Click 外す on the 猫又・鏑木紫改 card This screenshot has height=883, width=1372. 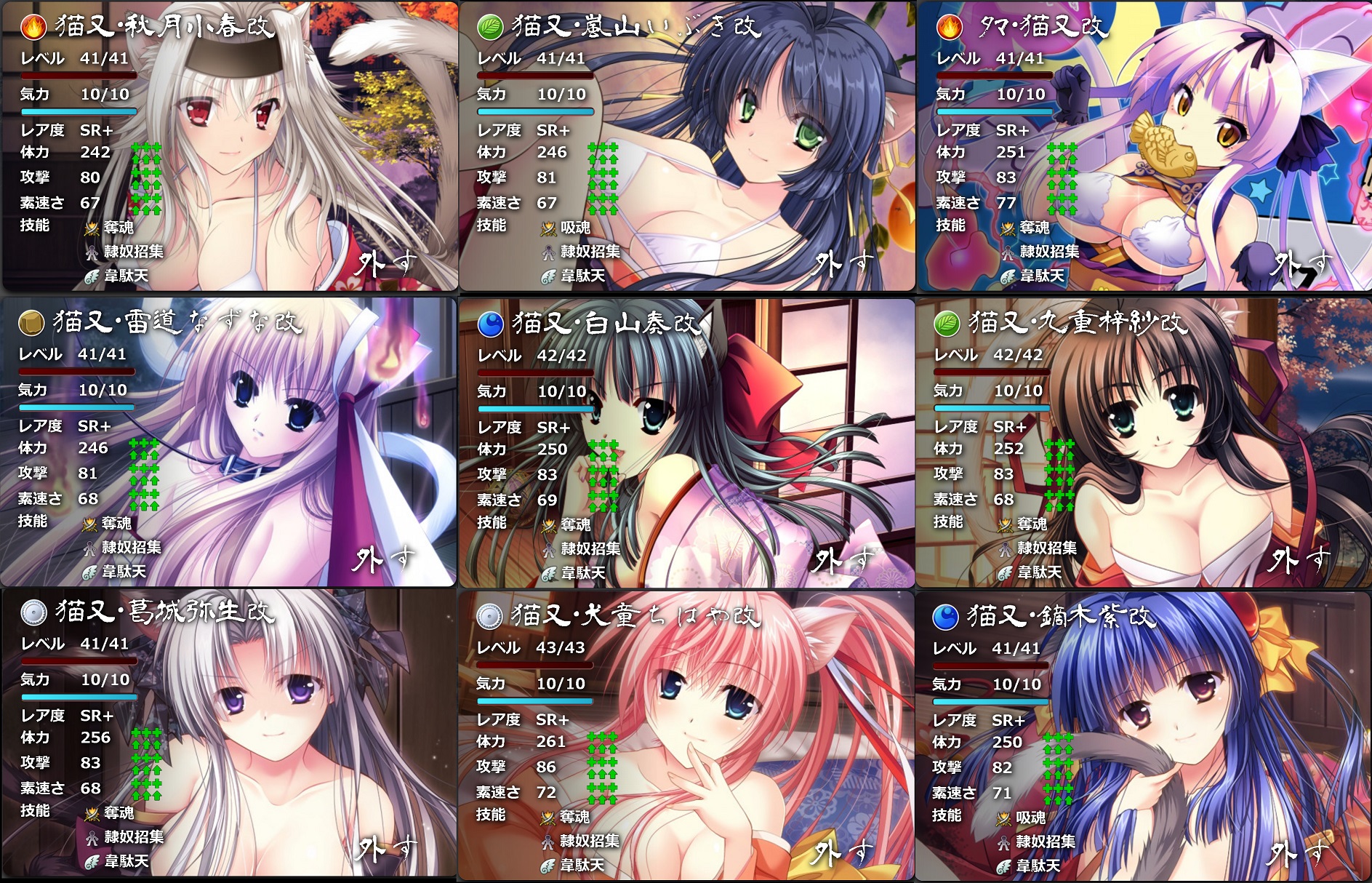[x=1299, y=853]
